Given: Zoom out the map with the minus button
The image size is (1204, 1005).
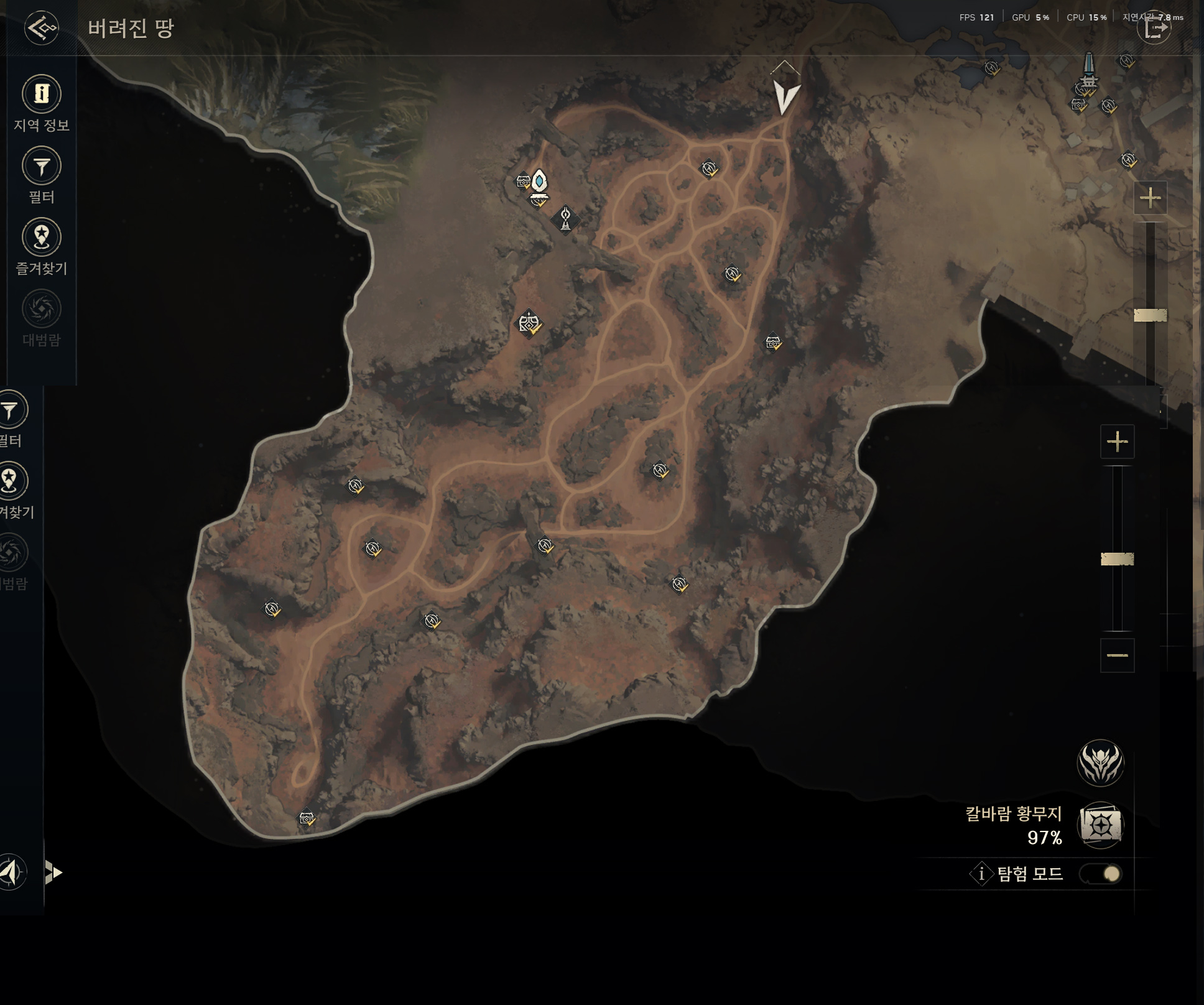Looking at the screenshot, I should tap(1117, 655).
